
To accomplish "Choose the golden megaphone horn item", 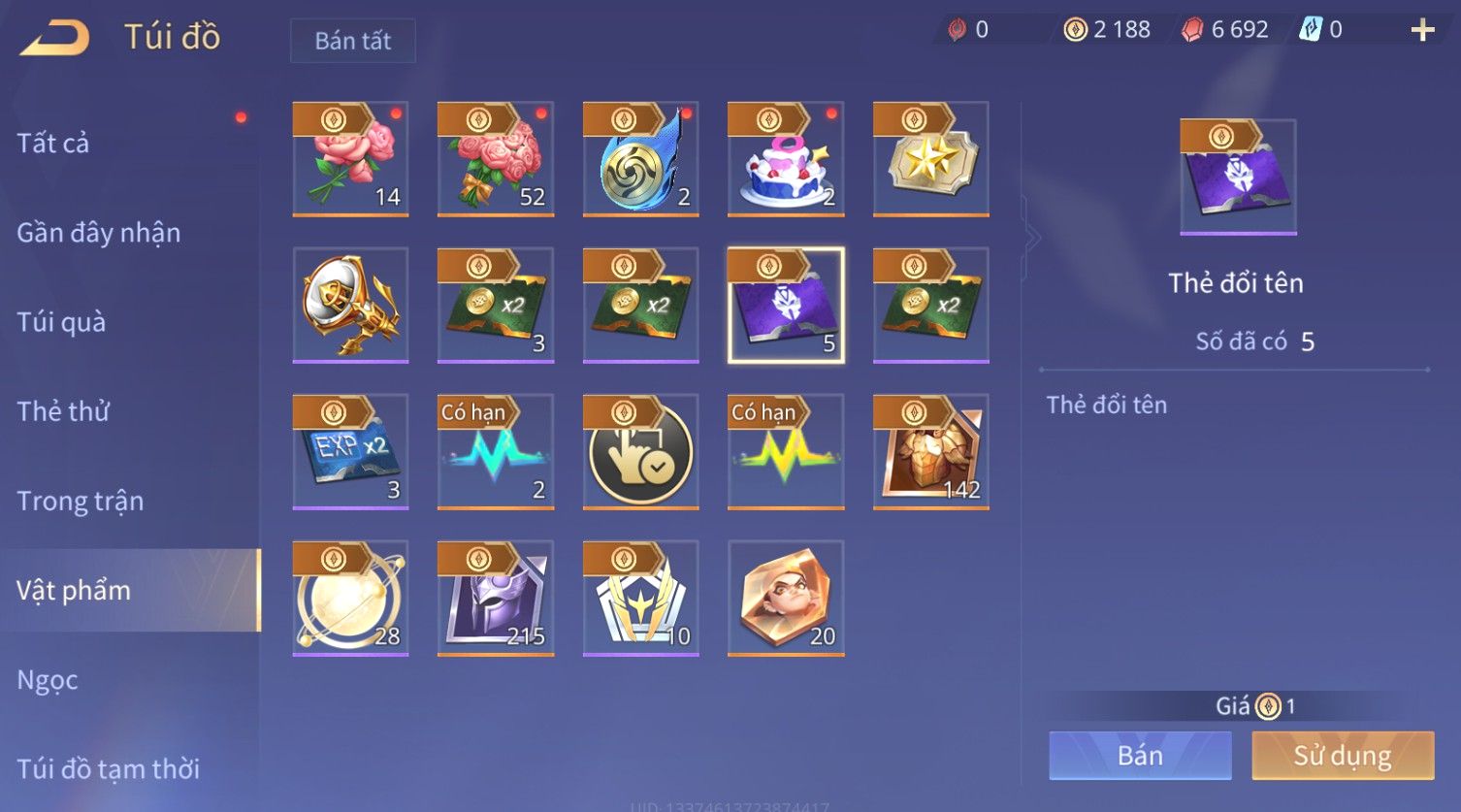I will tap(350, 306).
